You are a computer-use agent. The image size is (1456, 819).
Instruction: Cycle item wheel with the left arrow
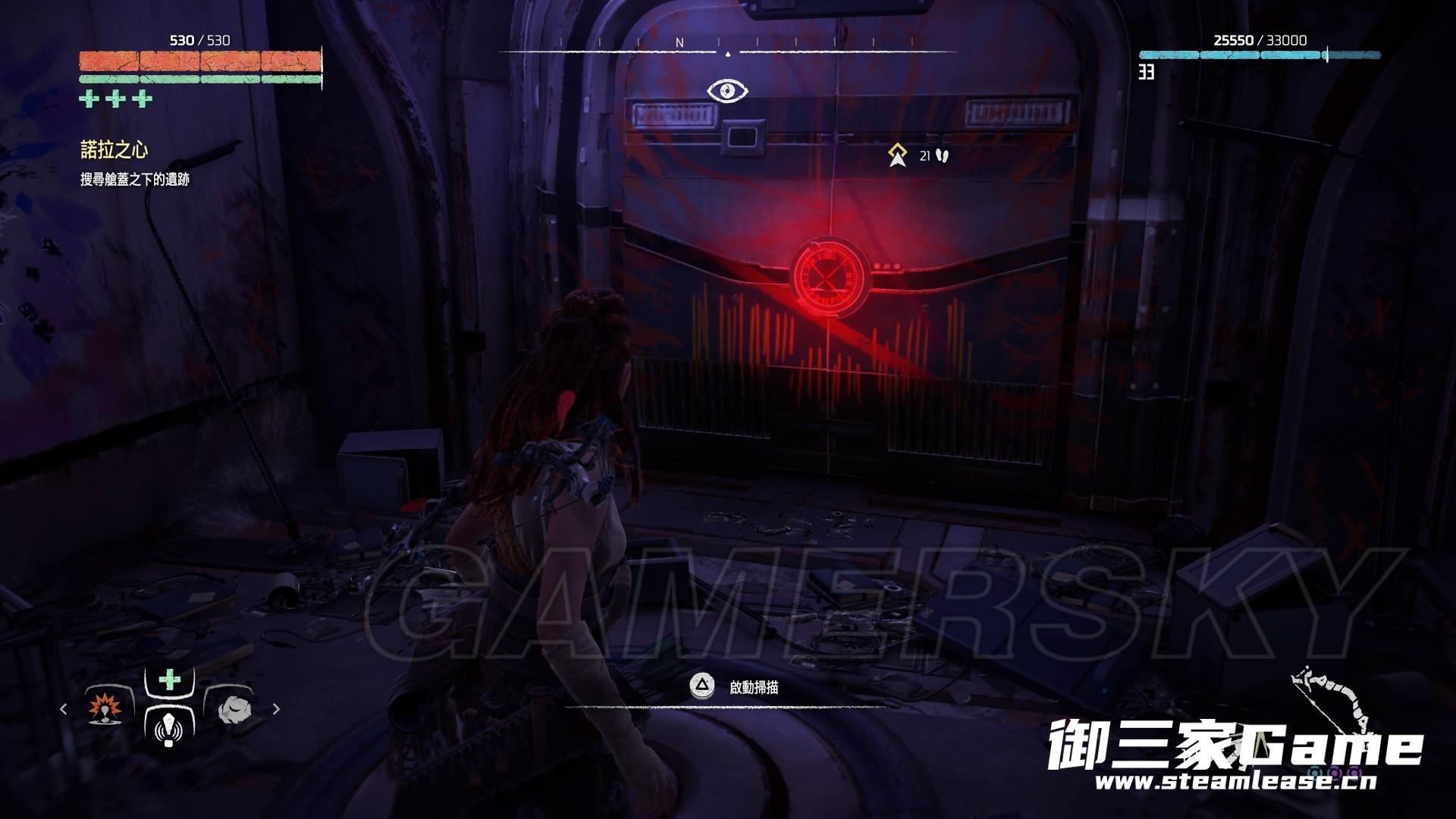[64, 709]
